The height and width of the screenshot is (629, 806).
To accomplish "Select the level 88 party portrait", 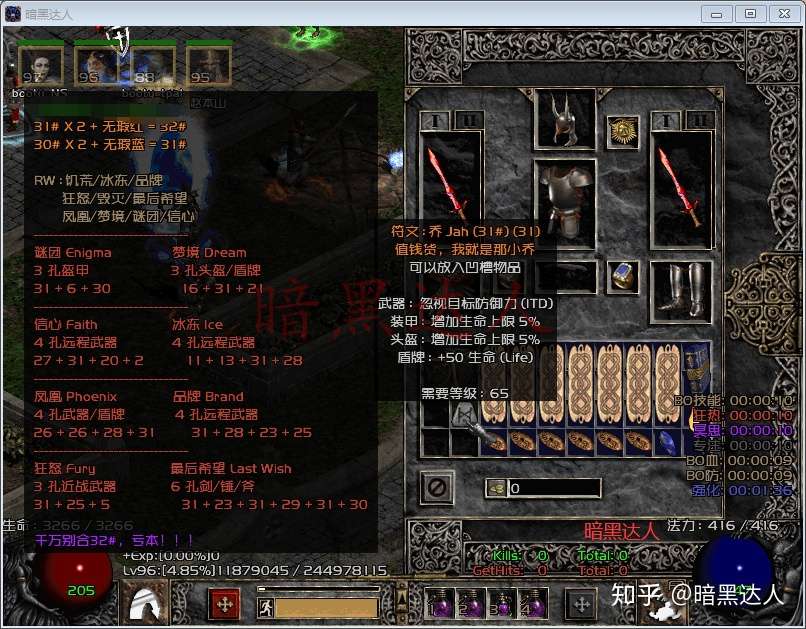I will tap(150, 66).
